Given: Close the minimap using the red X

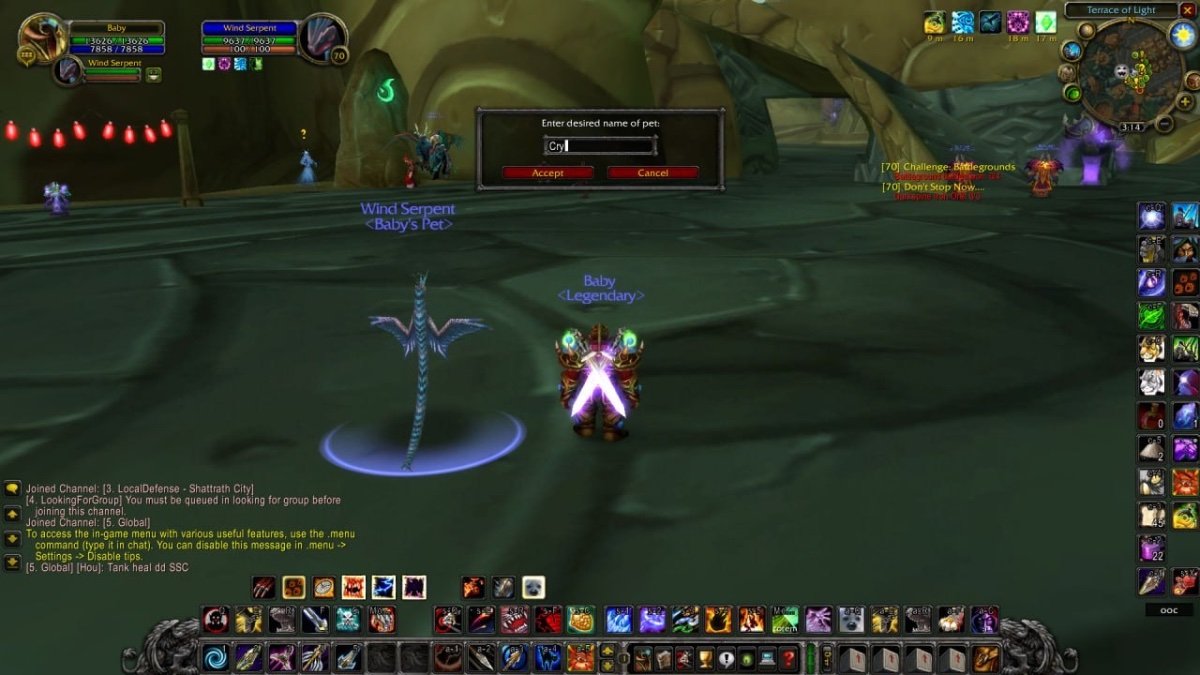Looking at the screenshot, I should tap(1187, 10).
